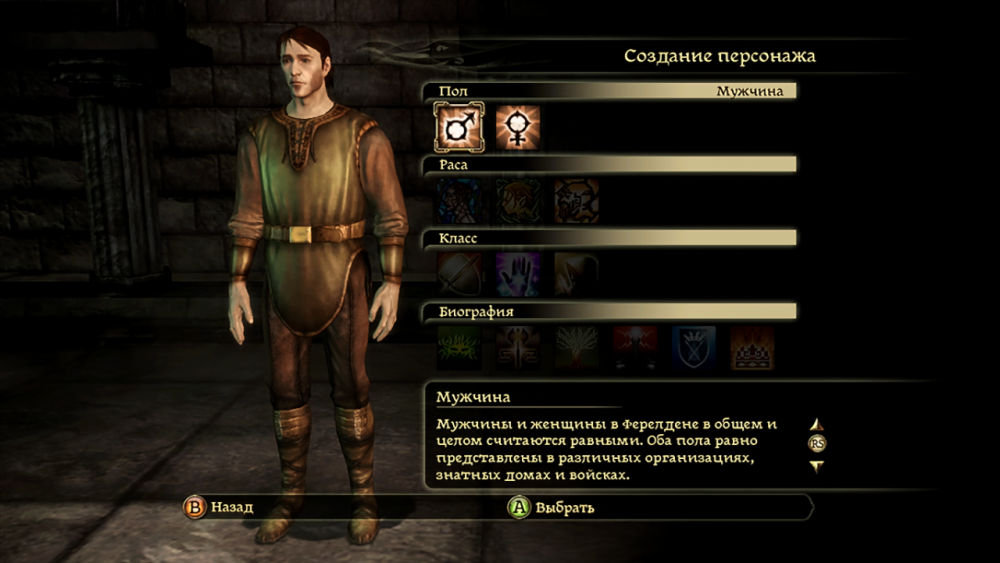1000x563 pixels.
Task: Pick the rogue class icon
Action: tap(576, 274)
